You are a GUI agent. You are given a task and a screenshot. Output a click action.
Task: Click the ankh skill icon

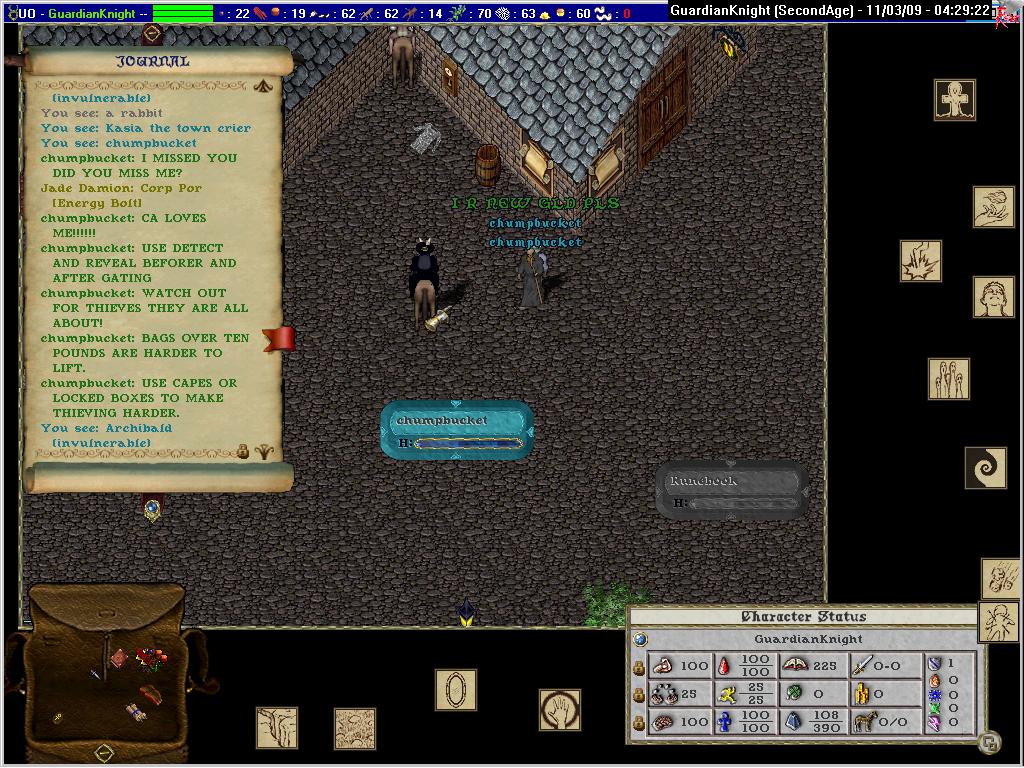point(955,100)
